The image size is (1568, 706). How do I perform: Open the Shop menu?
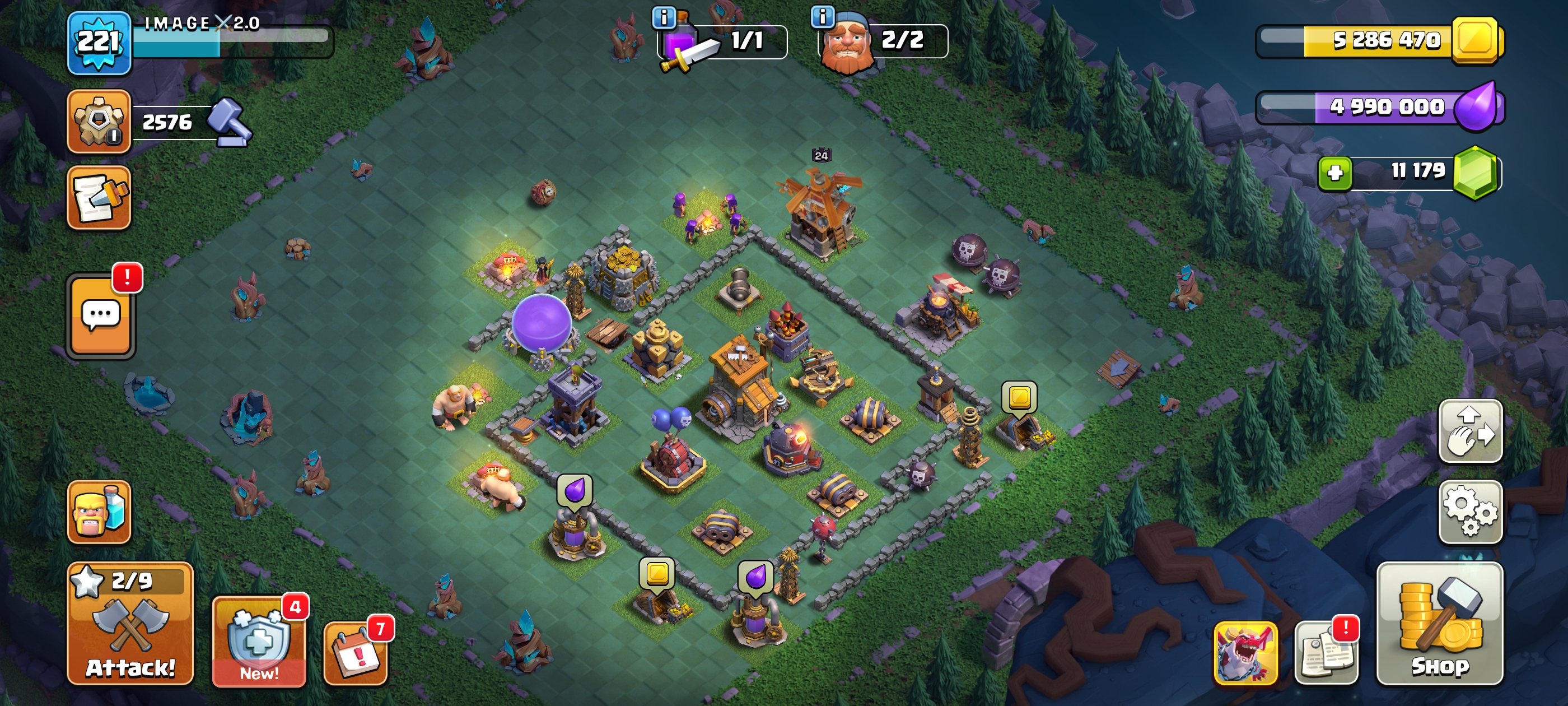(1440, 623)
